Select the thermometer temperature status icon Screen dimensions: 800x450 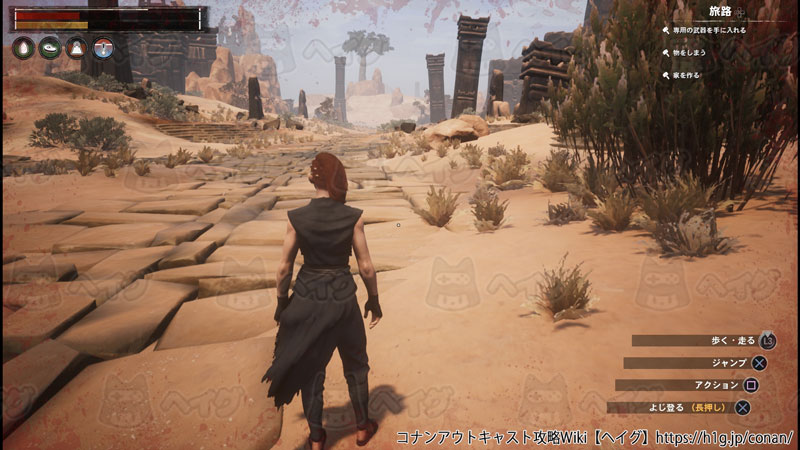click(102, 47)
